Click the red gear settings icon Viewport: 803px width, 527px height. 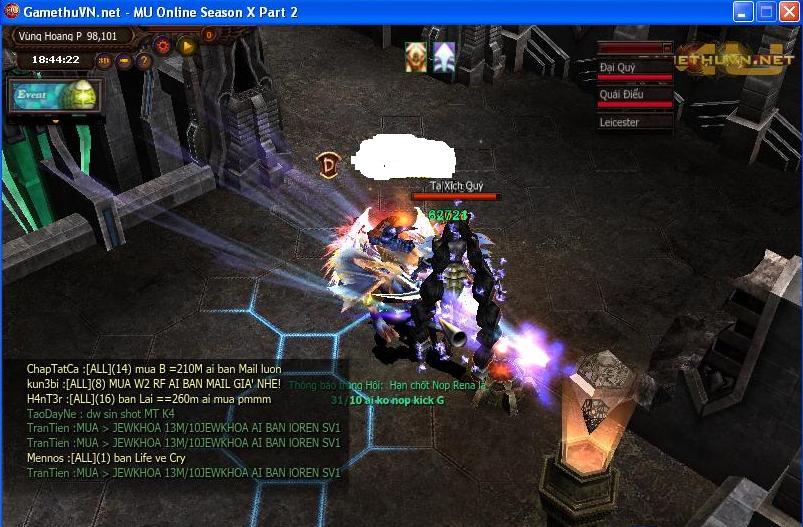pyautogui.click(x=163, y=44)
